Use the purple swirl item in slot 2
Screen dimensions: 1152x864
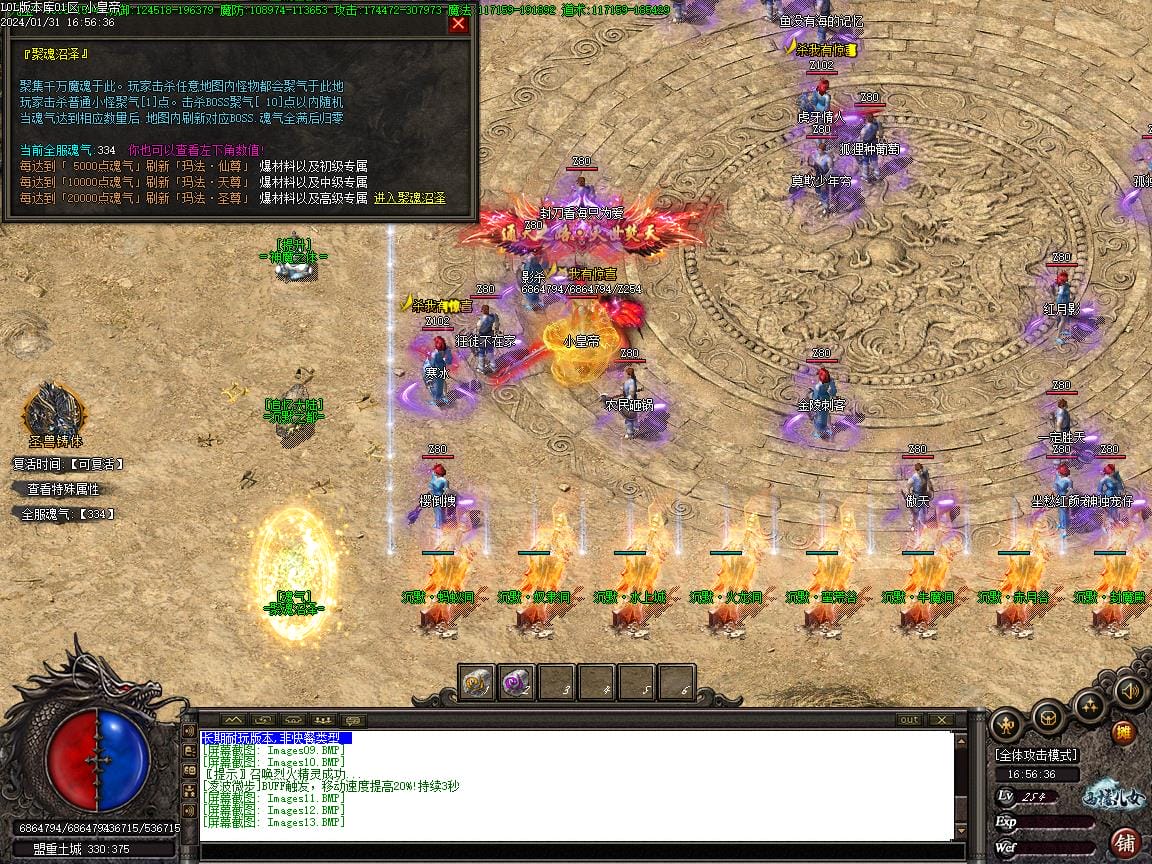516,682
